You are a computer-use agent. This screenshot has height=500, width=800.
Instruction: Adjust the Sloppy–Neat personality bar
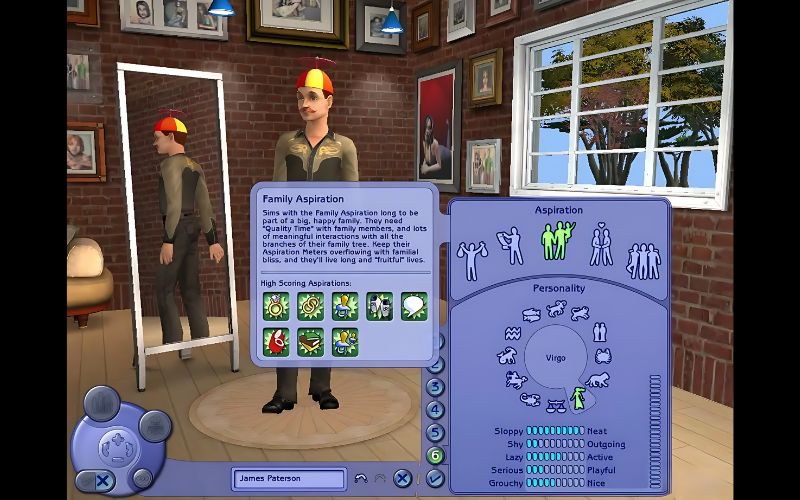pyautogui.click(x=555, y=431)
